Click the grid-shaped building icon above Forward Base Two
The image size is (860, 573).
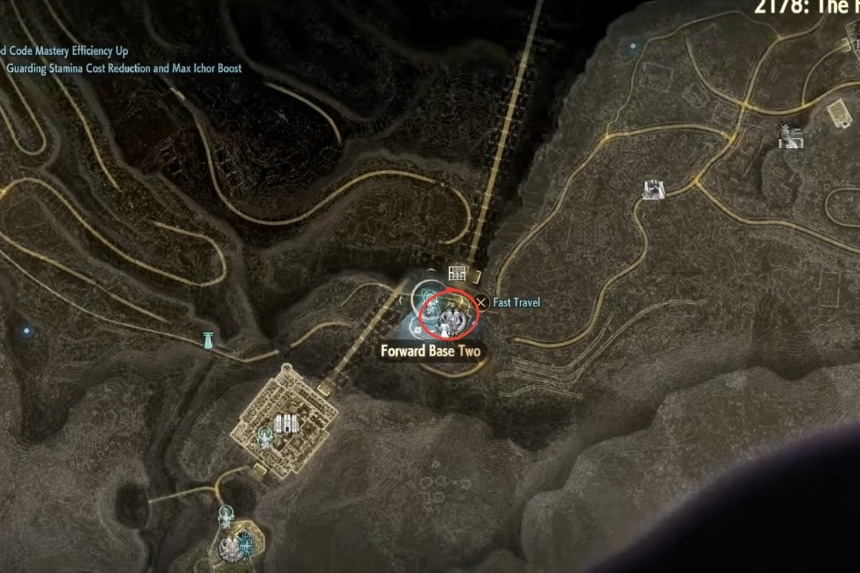(x=458, y=273)
